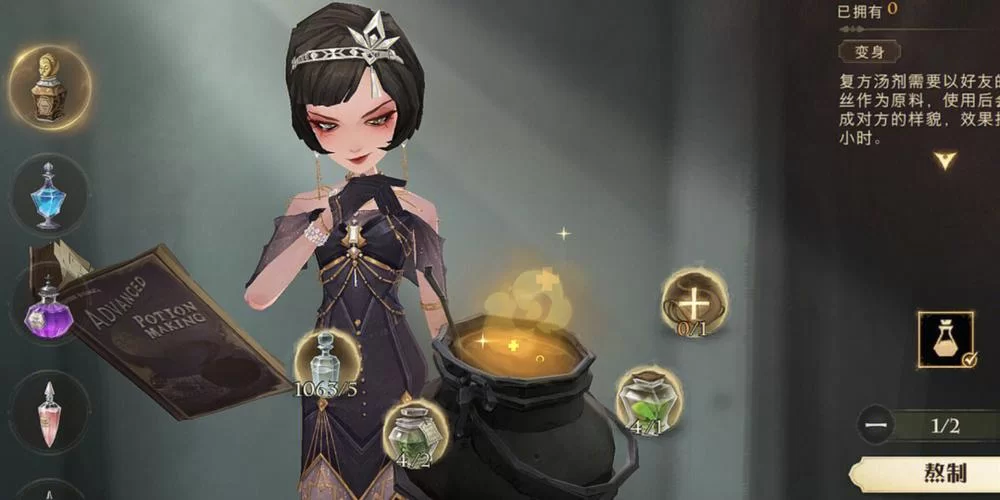Select the purple round potion recipe

coord(49,306)
